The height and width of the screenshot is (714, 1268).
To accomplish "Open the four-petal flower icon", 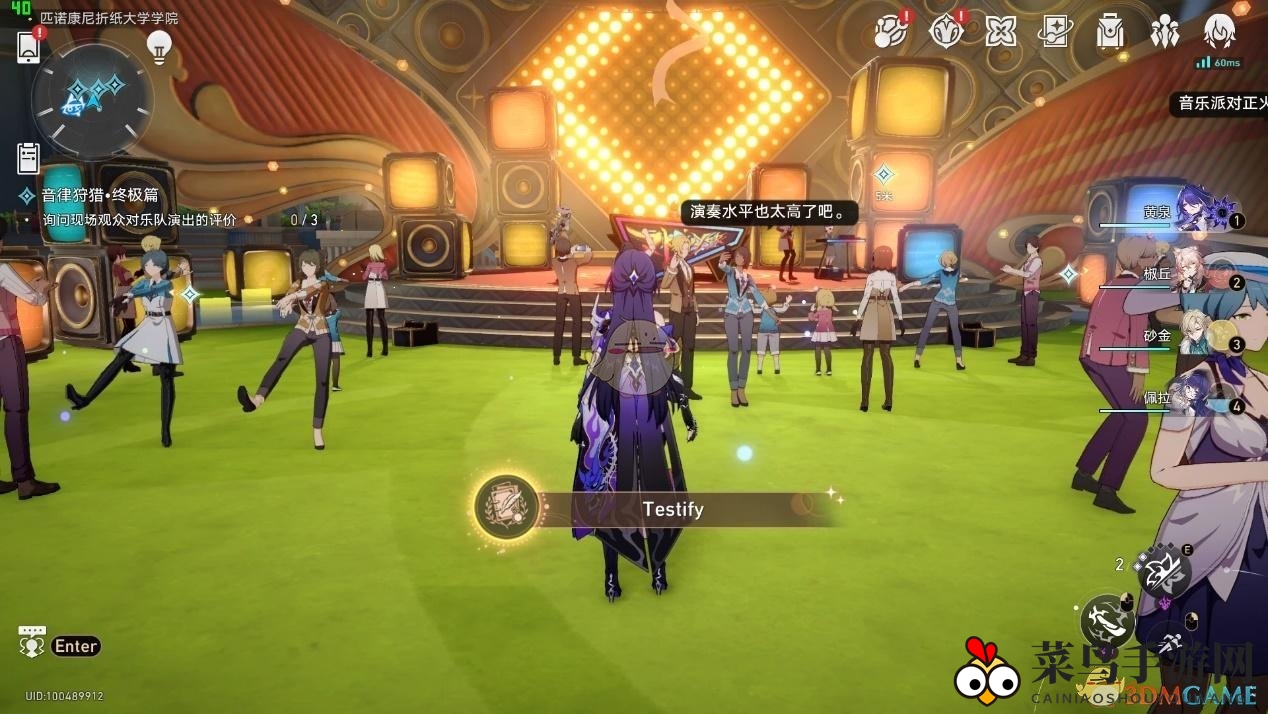I will click(1000, 31).
